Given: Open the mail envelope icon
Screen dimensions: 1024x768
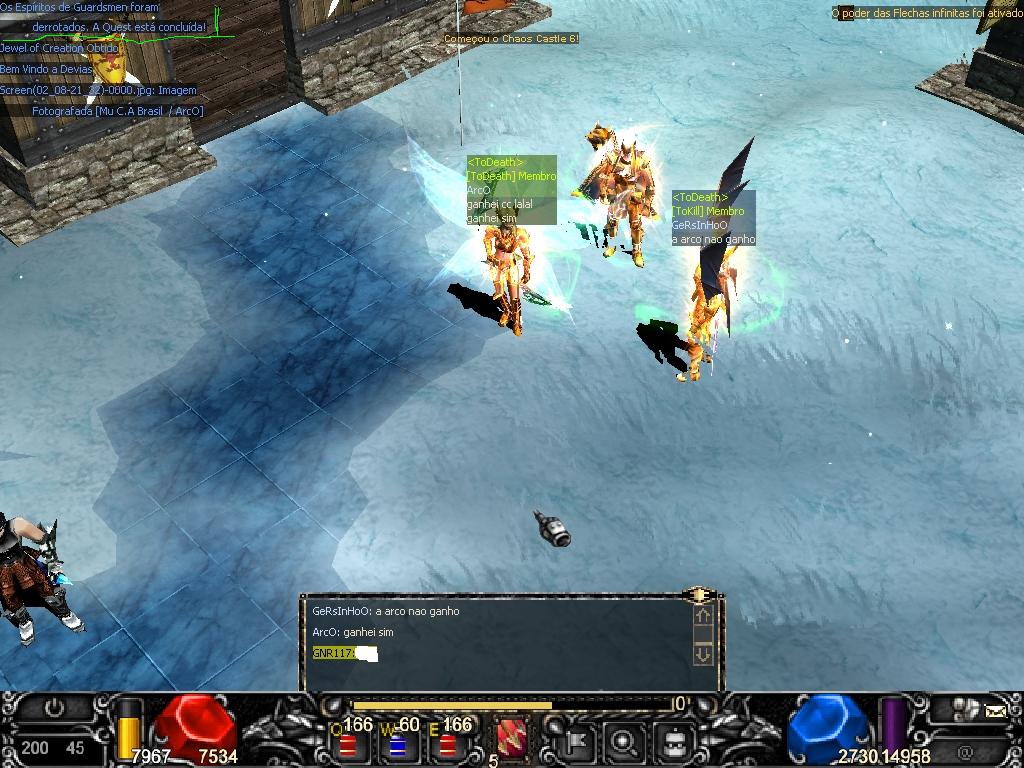Looking at the screenshot, I should click(x=996, y=711).
